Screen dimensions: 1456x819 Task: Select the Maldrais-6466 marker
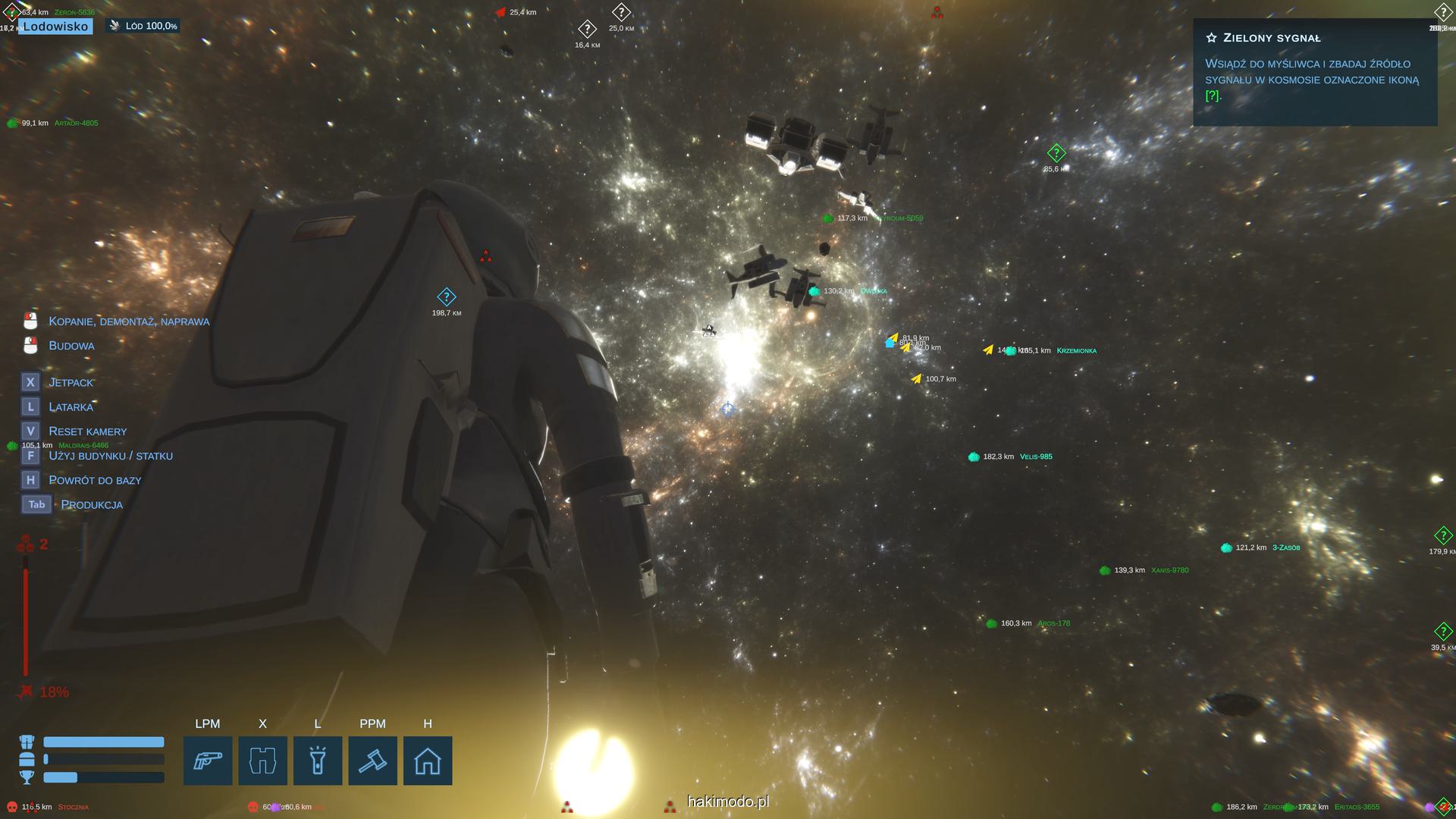click(x=13, y=446)
